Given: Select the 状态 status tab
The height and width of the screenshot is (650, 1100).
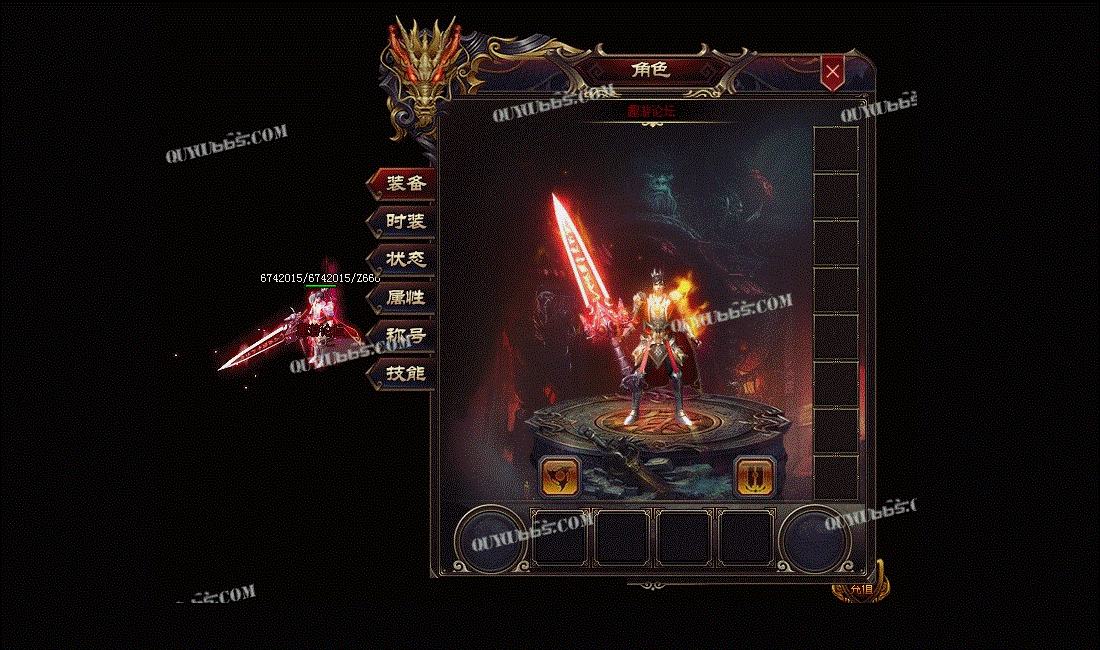Looking at the screenshot, I should pos(403,259).
